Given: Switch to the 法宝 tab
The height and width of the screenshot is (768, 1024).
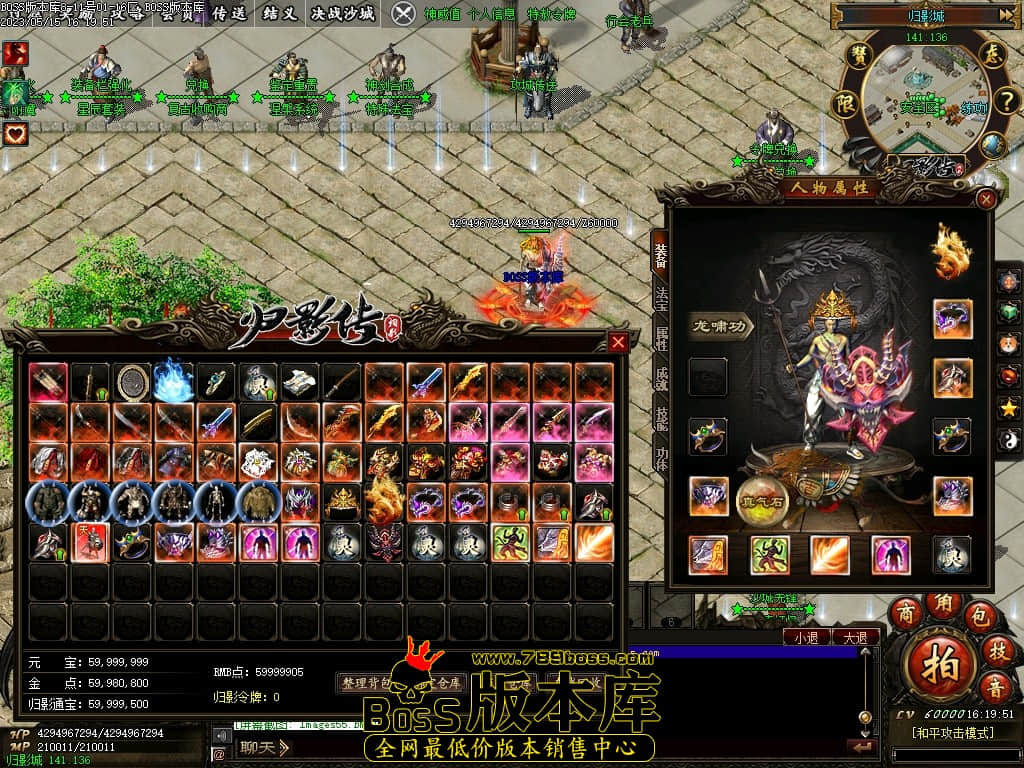Looking at the screenshot, I should 661,296.
